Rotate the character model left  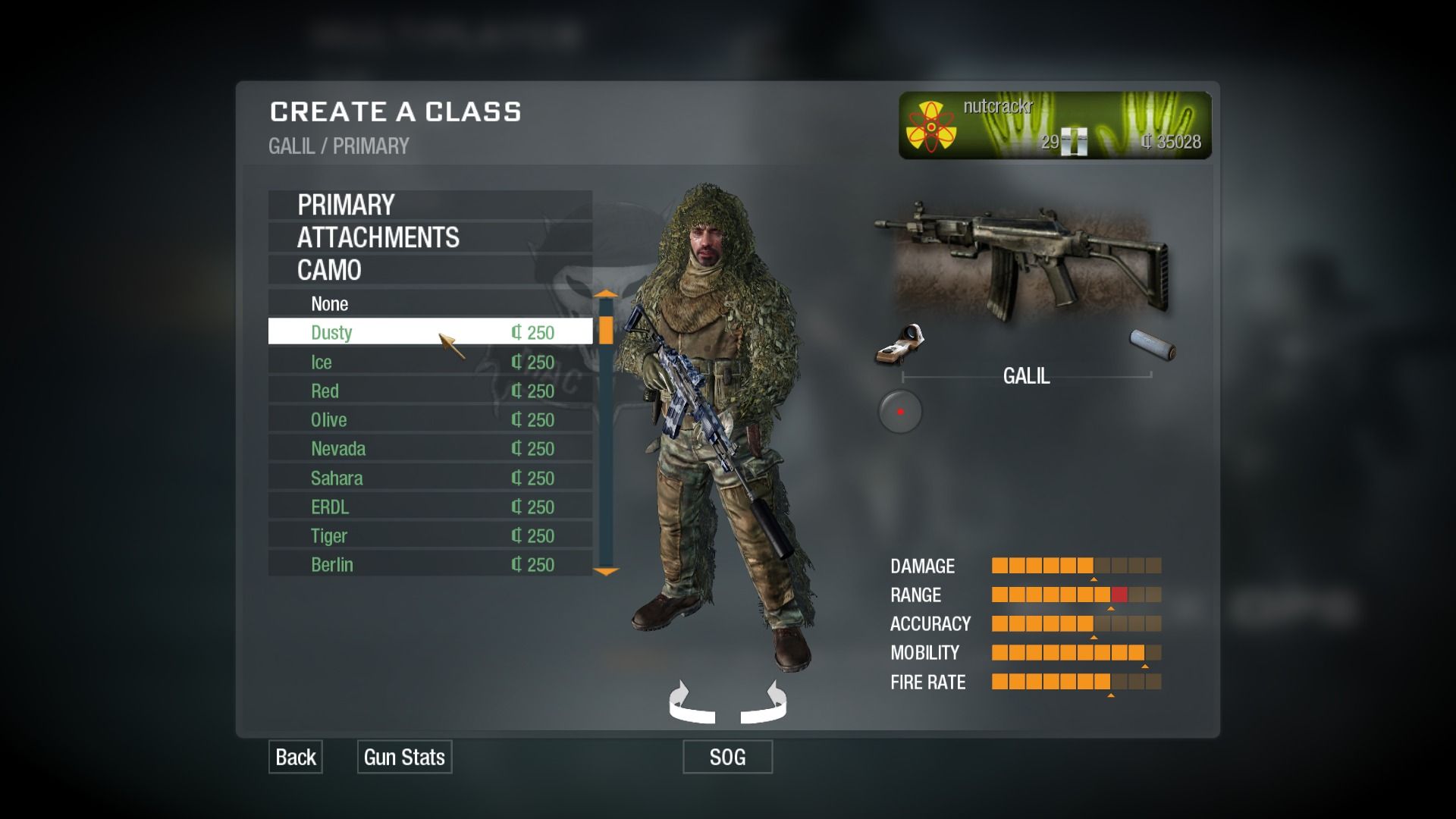coord(689,703)
